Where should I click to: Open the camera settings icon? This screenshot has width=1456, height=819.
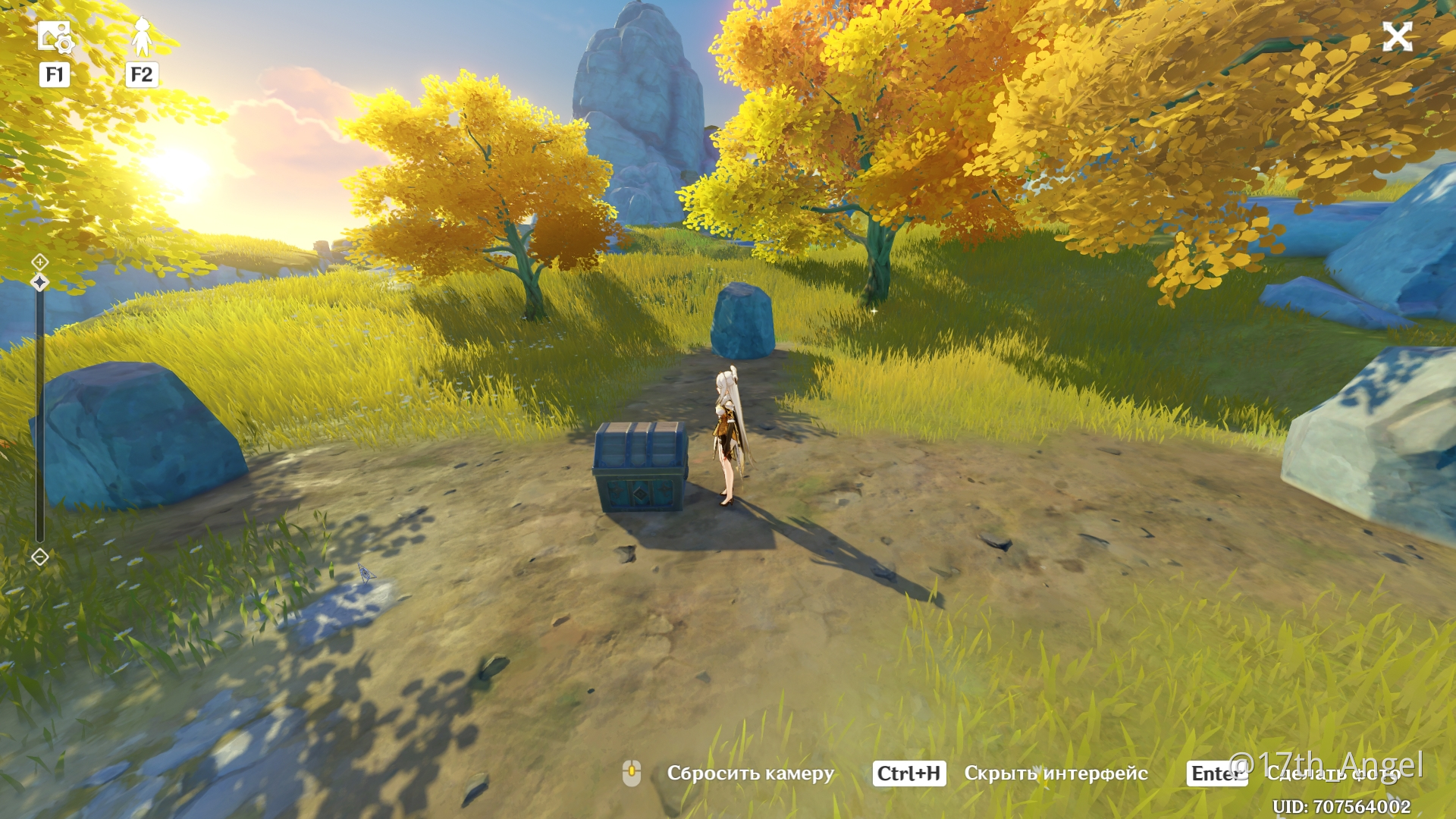(54, 37)
